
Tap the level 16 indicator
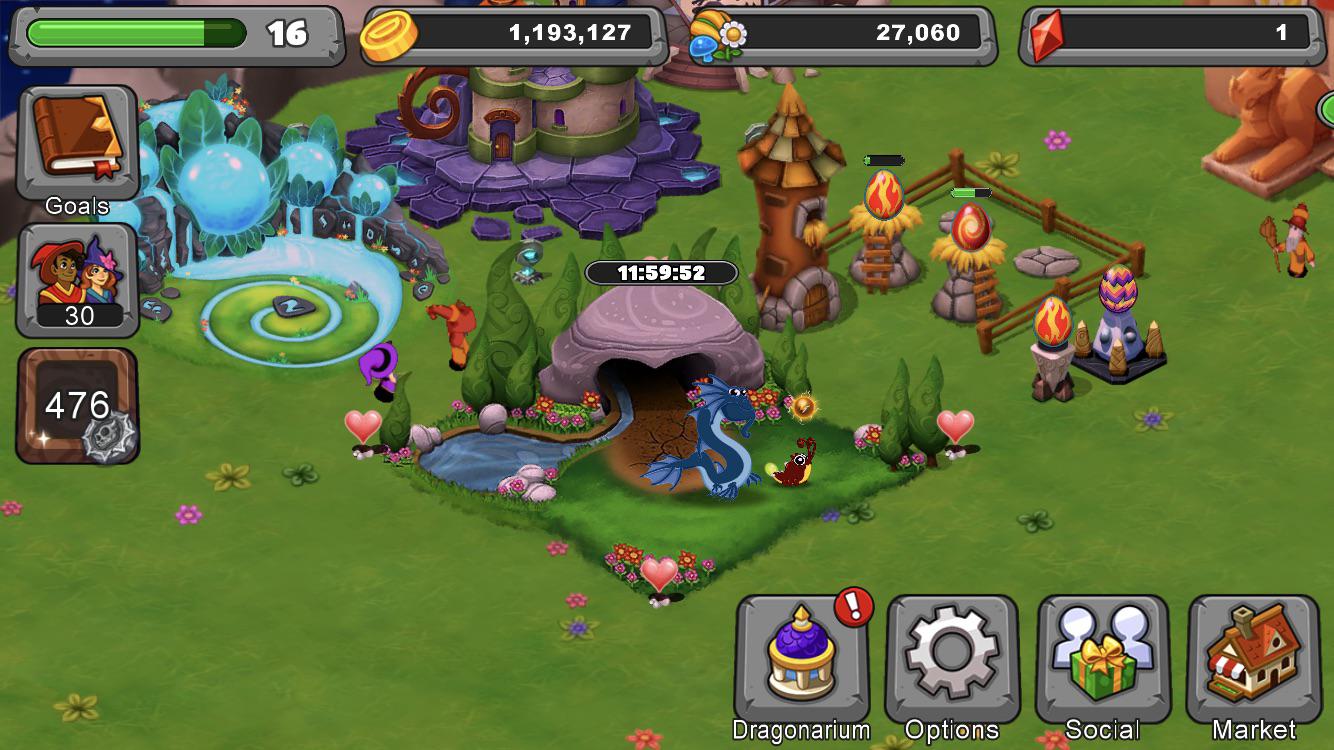click(285, 31)
